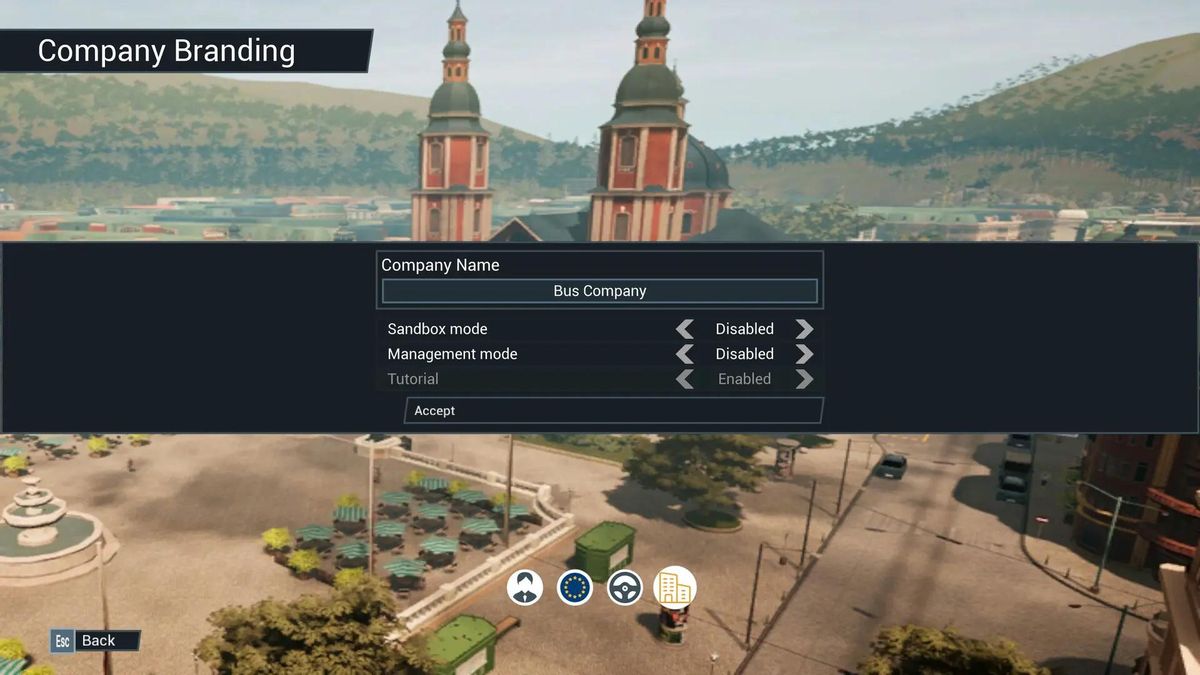Click the left arrow for Management mode
The width and height of the screenshot is (1200, 675).
685,354
